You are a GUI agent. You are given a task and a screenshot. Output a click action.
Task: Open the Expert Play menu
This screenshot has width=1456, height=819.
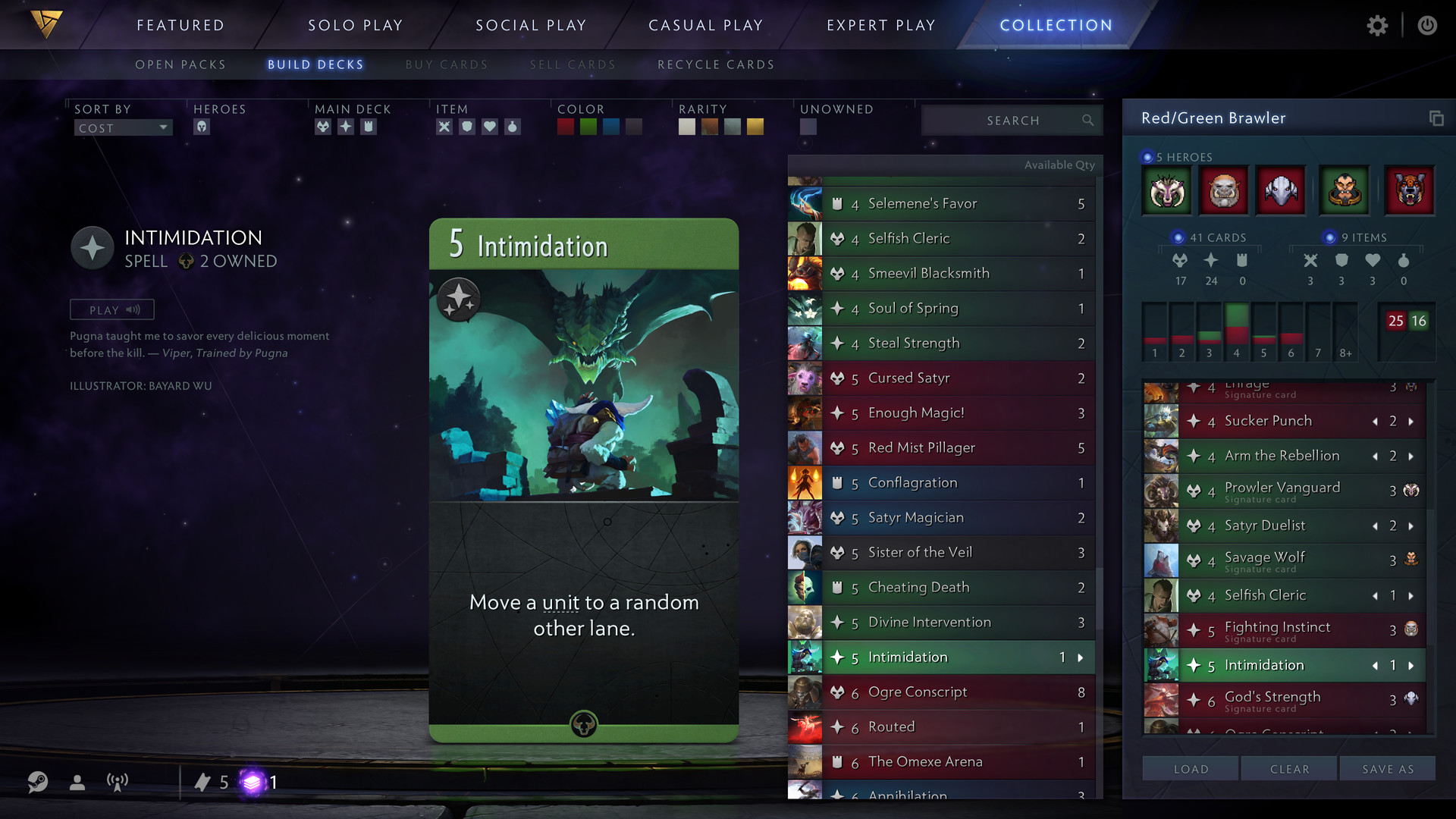coord(880,24)
